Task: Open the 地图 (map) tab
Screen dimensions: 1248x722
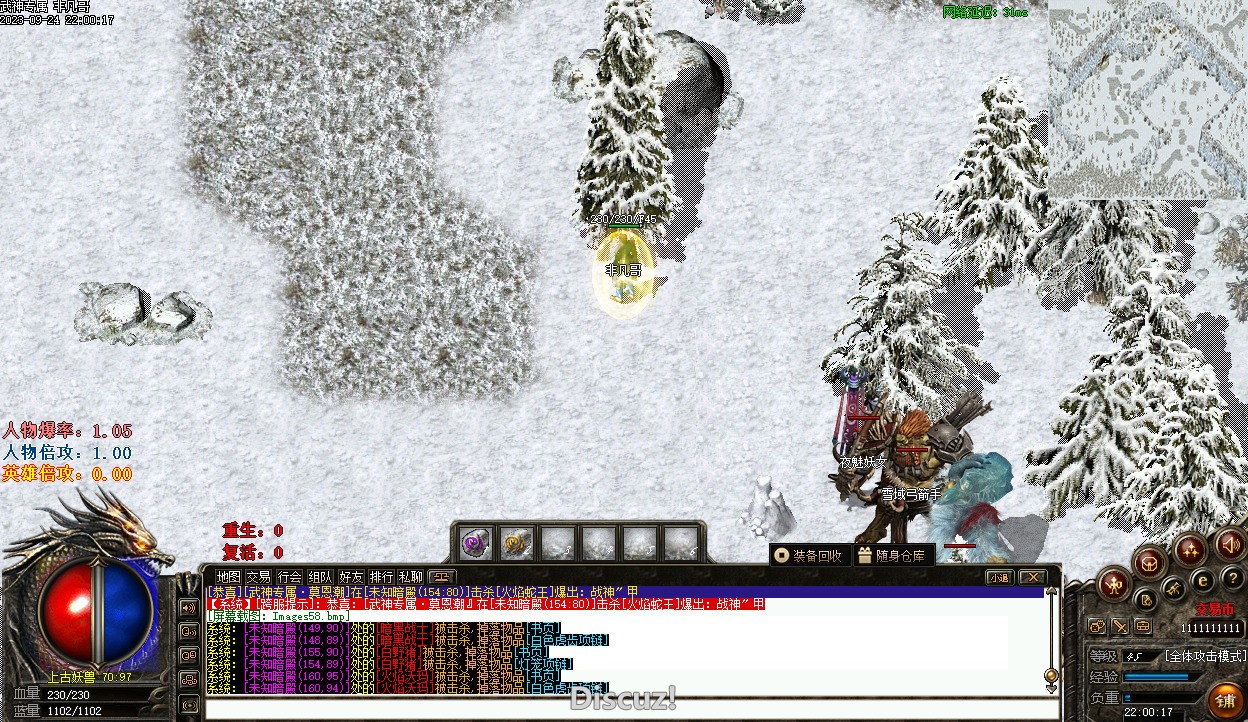Action: pos(229,577)
